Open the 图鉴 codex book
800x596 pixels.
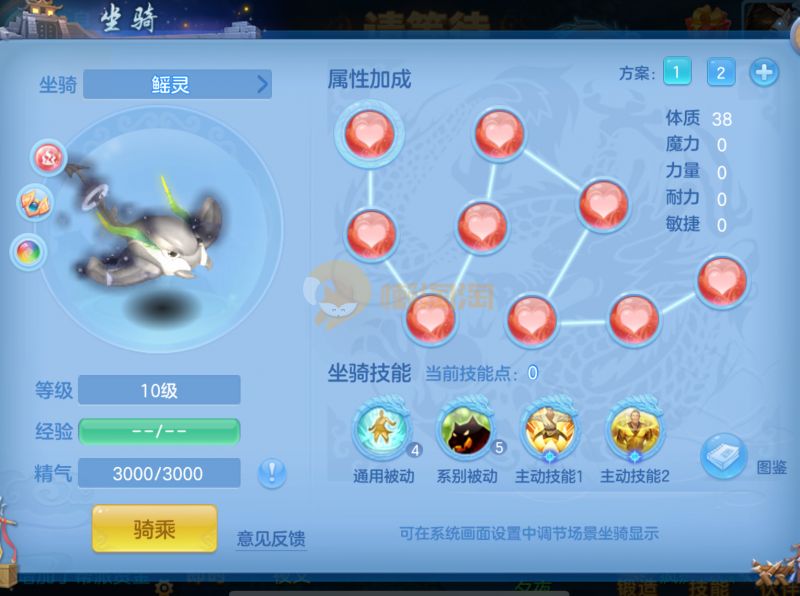[723, 457]
